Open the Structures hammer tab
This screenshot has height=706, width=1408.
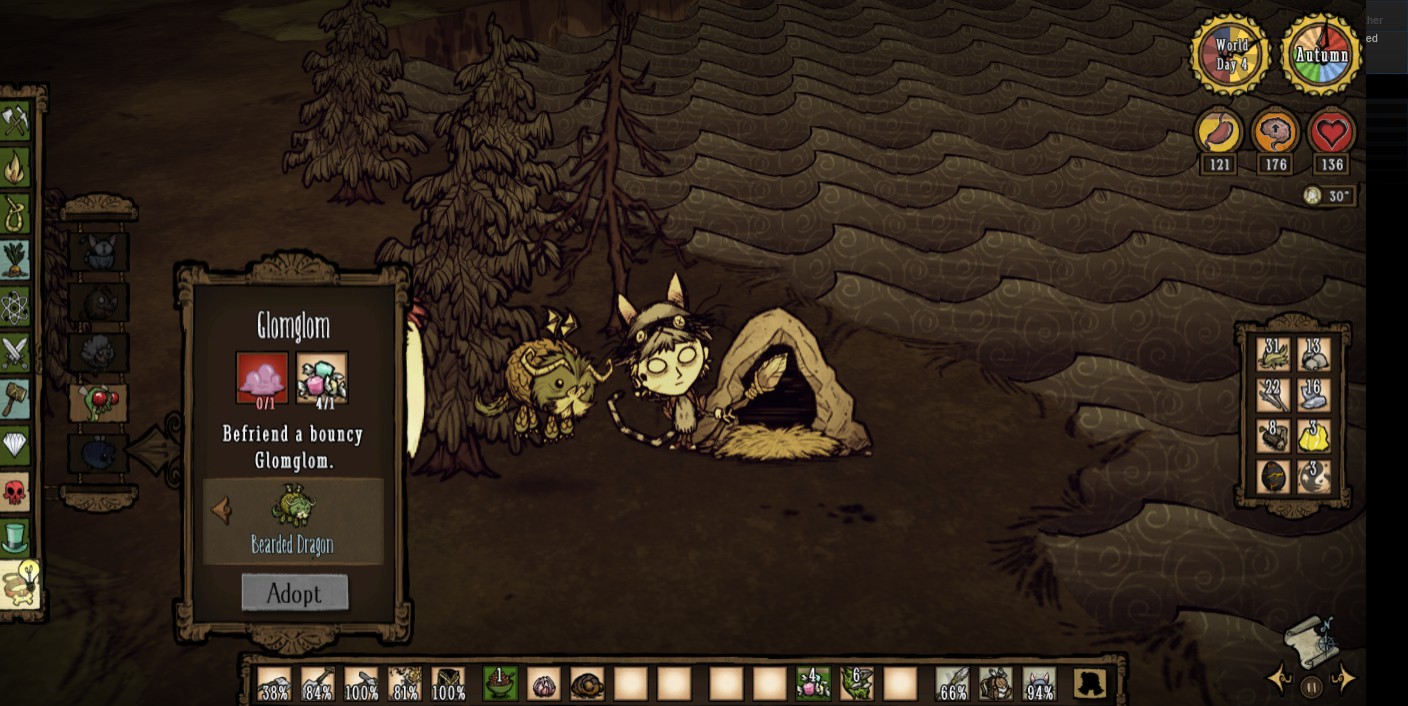coord(15,398)
